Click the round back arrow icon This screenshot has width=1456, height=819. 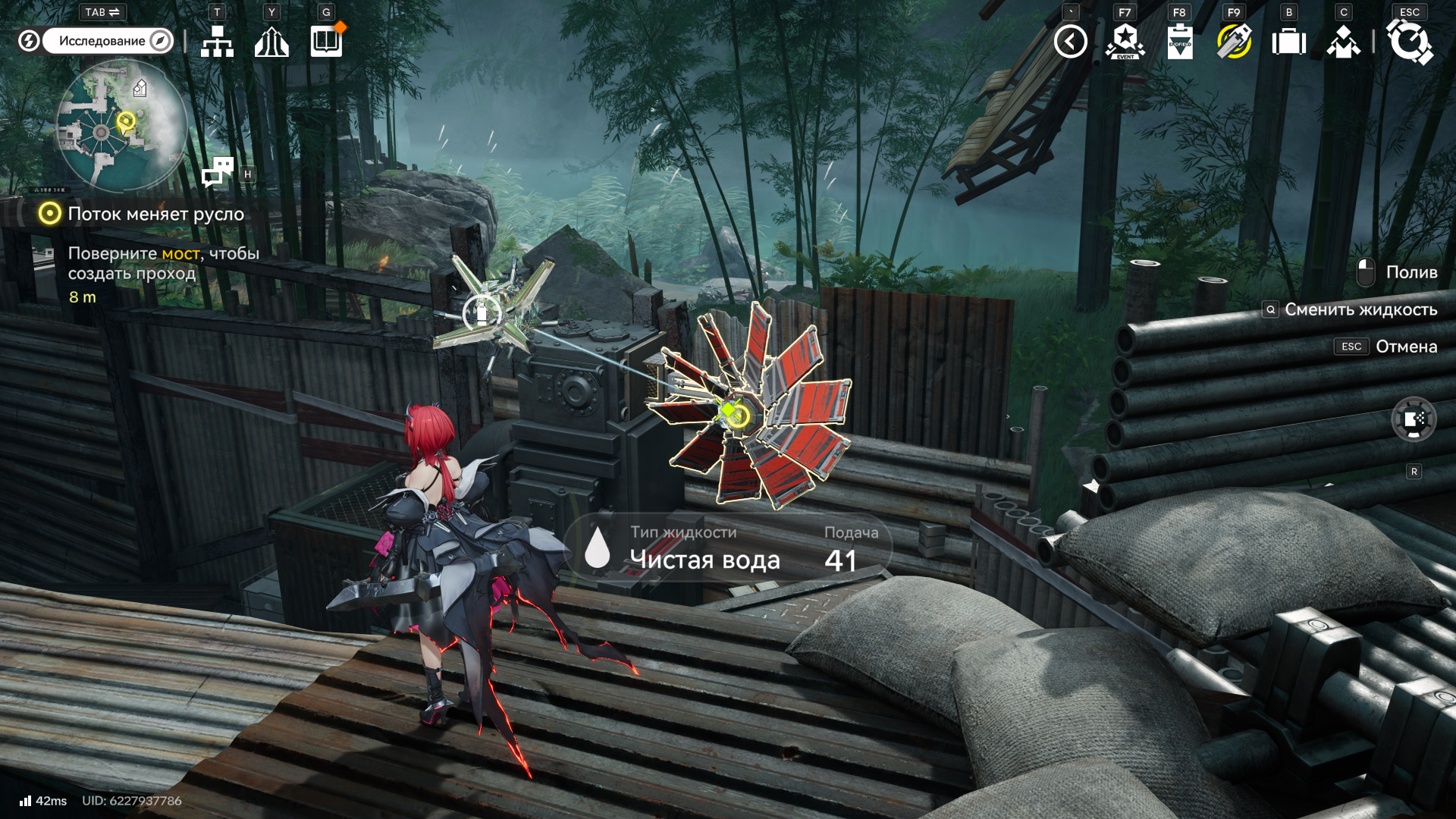[1070, 42]
